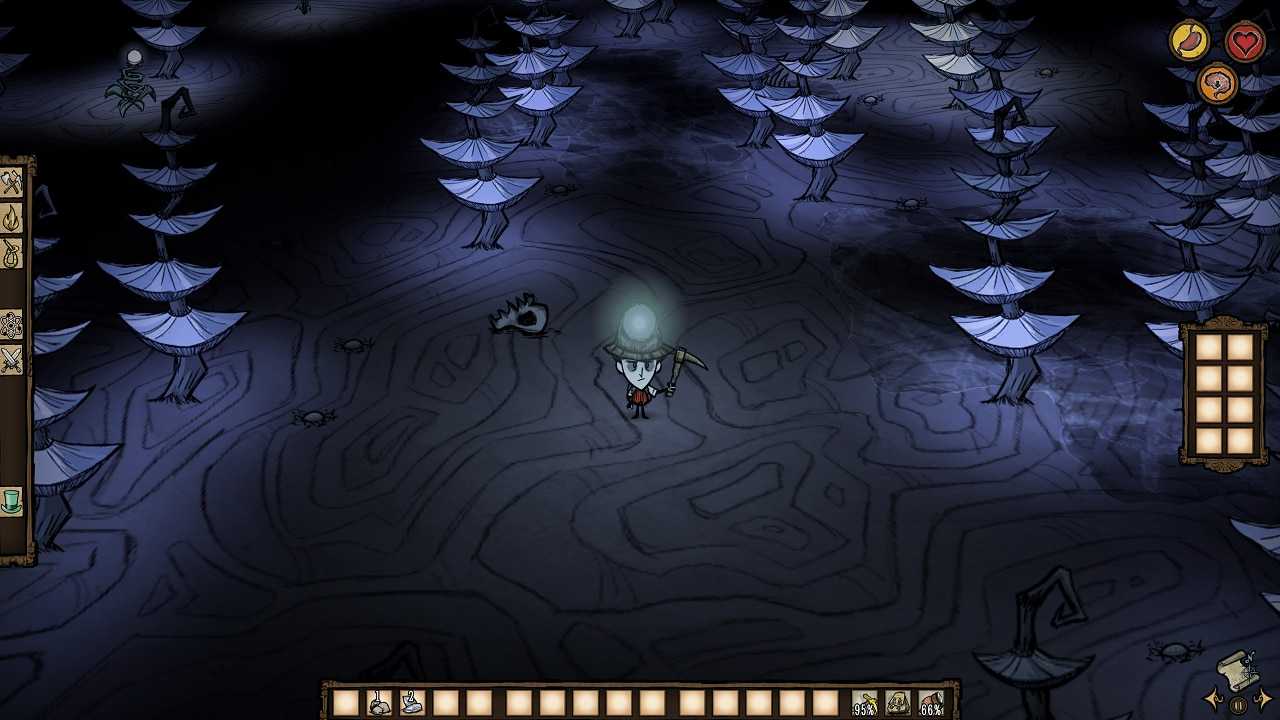The image size is (1280, 720).
Task: Open the Science crafting tab with atom icon
Action: 11,325
